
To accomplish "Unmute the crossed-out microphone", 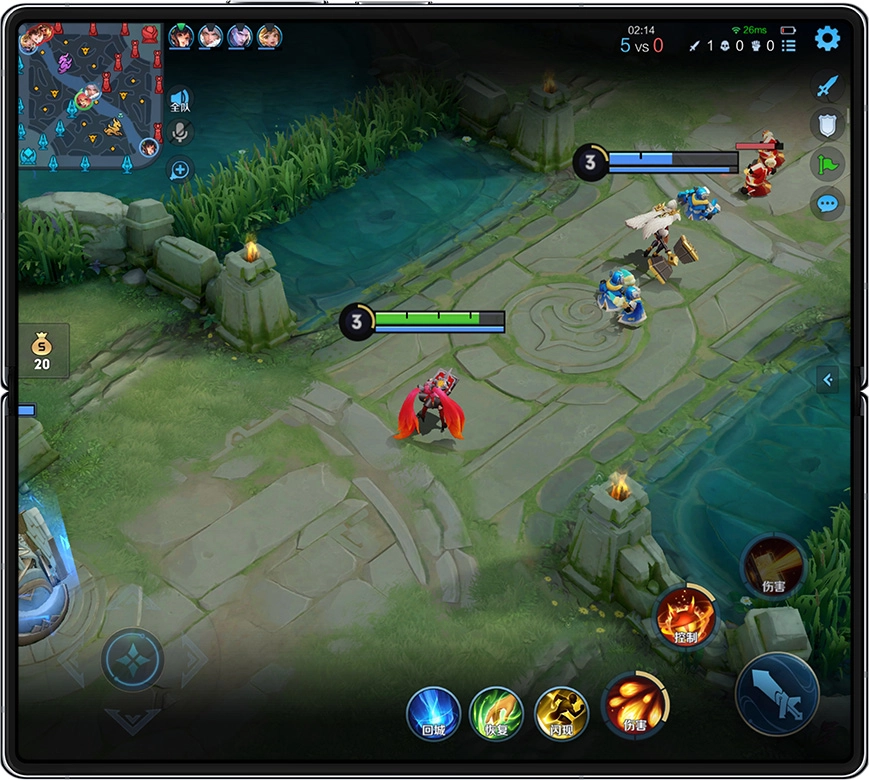I will click(180, 132).
